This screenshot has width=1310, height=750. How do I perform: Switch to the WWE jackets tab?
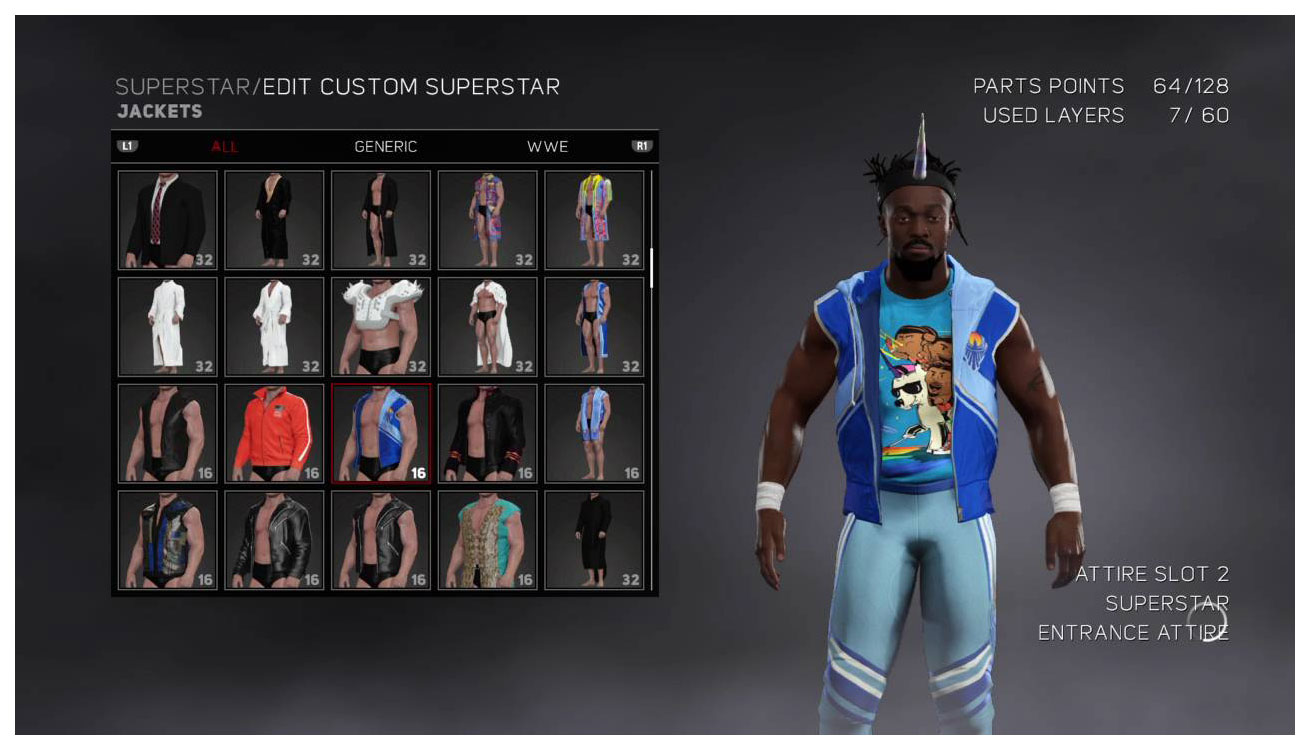click(x=547, y=147)
